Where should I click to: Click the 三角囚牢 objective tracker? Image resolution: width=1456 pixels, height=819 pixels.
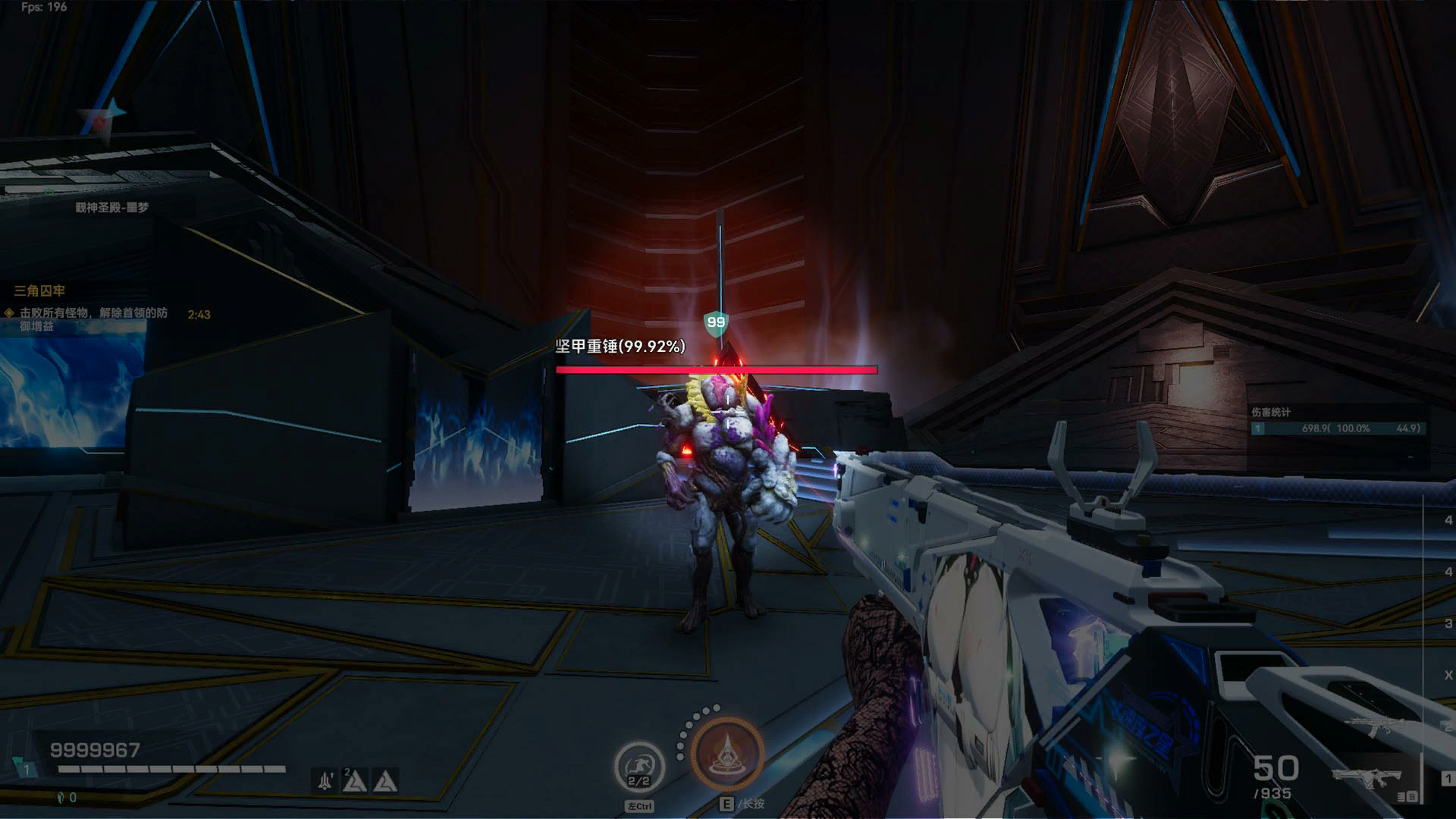click(x=39, y=290)
